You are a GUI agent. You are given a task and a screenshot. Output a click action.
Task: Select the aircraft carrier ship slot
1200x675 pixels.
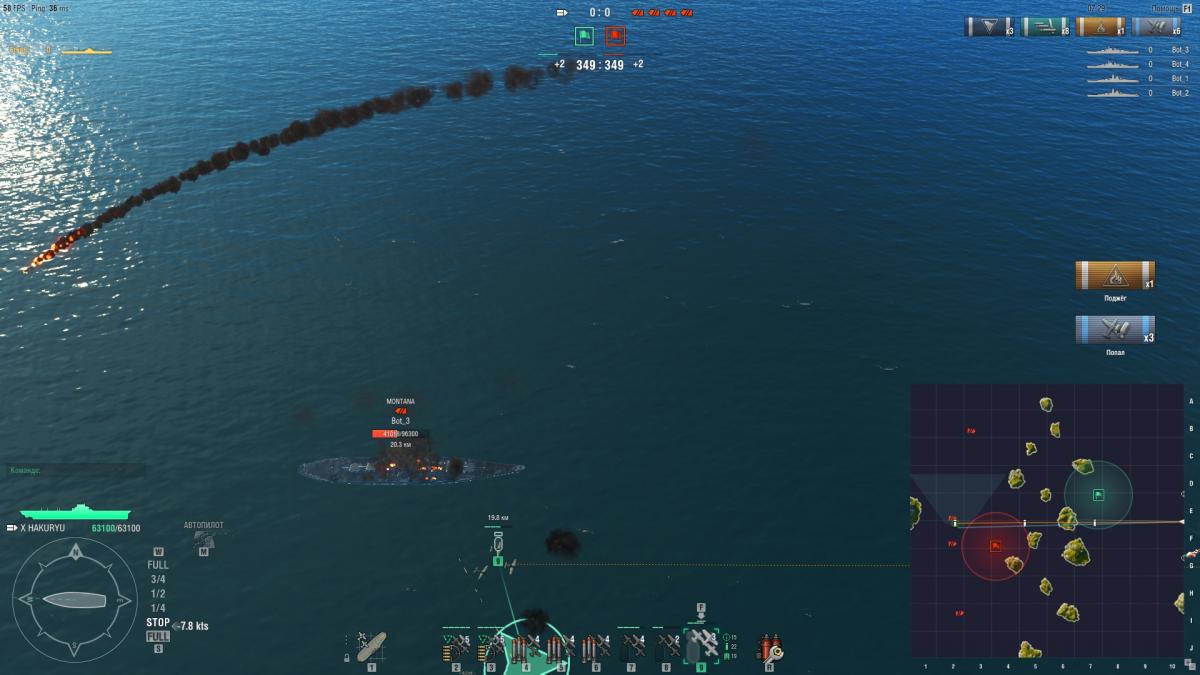(x=371, y=647)
